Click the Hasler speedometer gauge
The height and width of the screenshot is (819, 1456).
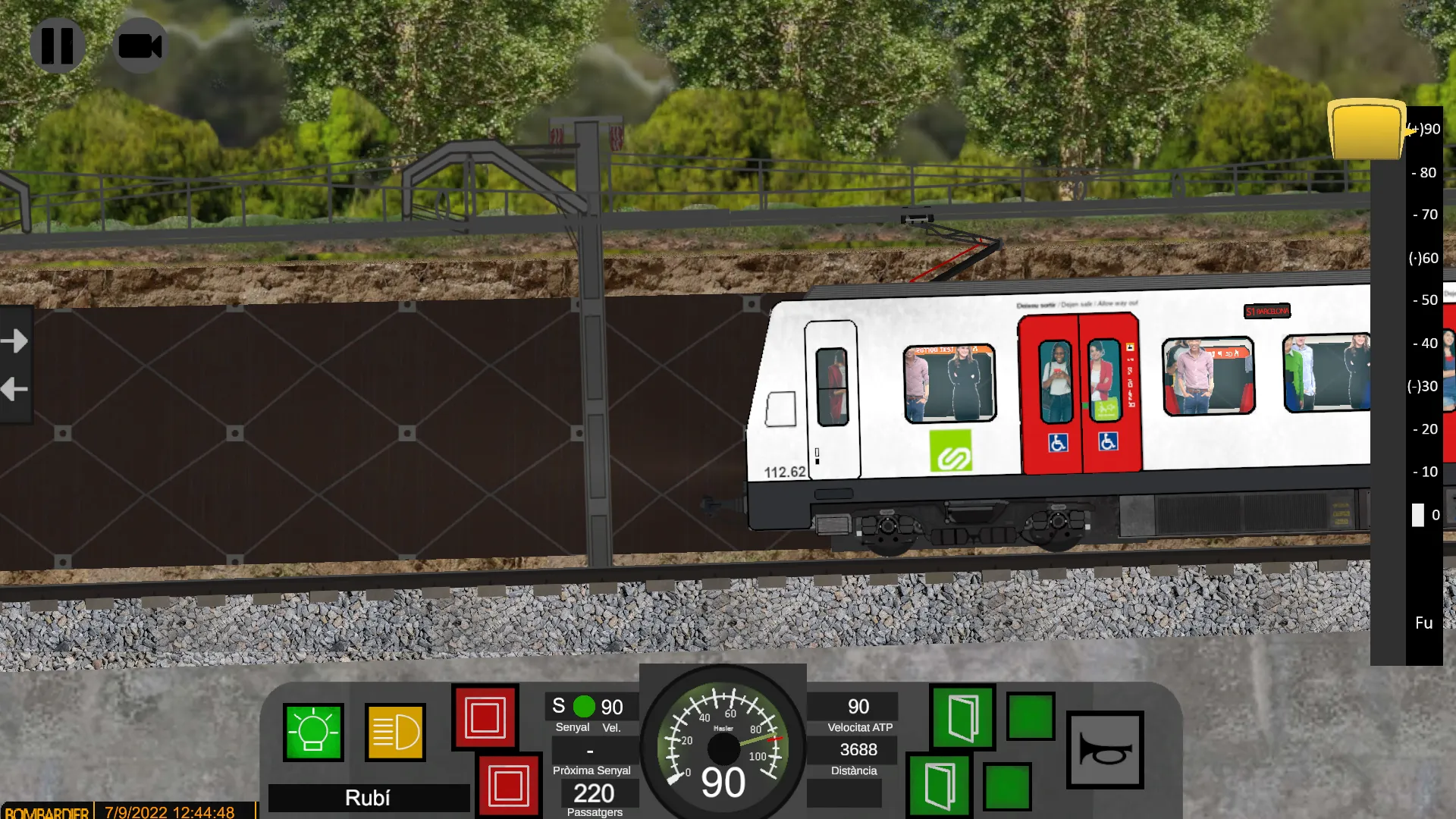click(x=723, y=747)
